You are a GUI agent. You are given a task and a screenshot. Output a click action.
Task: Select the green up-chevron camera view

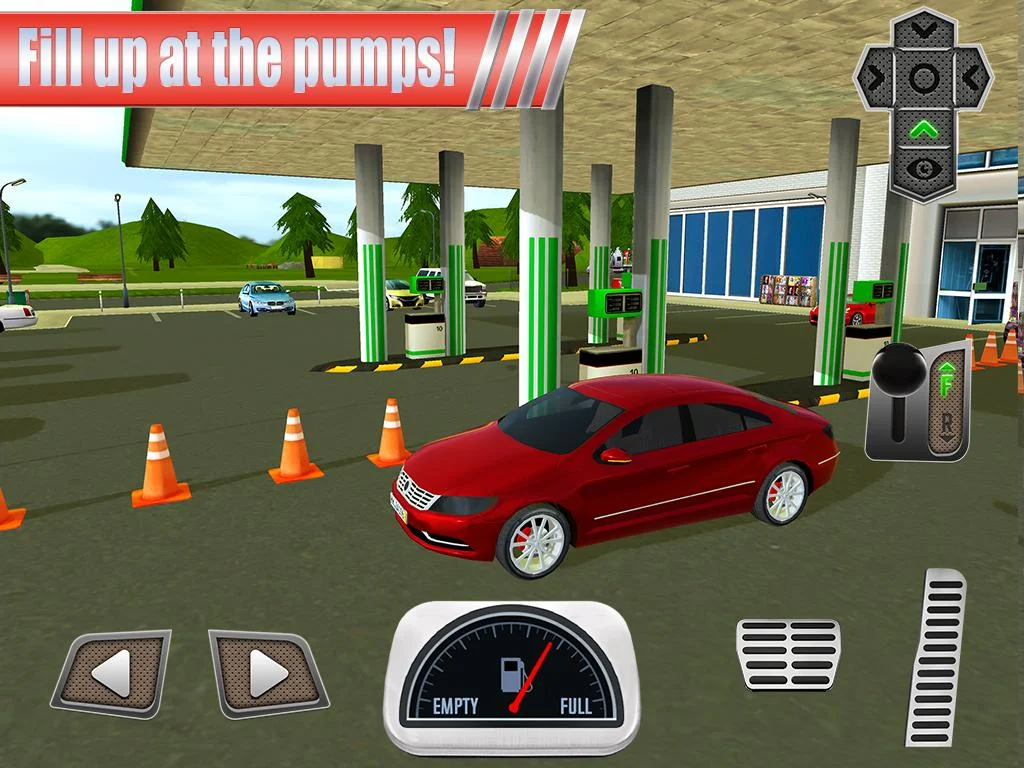[923, 128]
